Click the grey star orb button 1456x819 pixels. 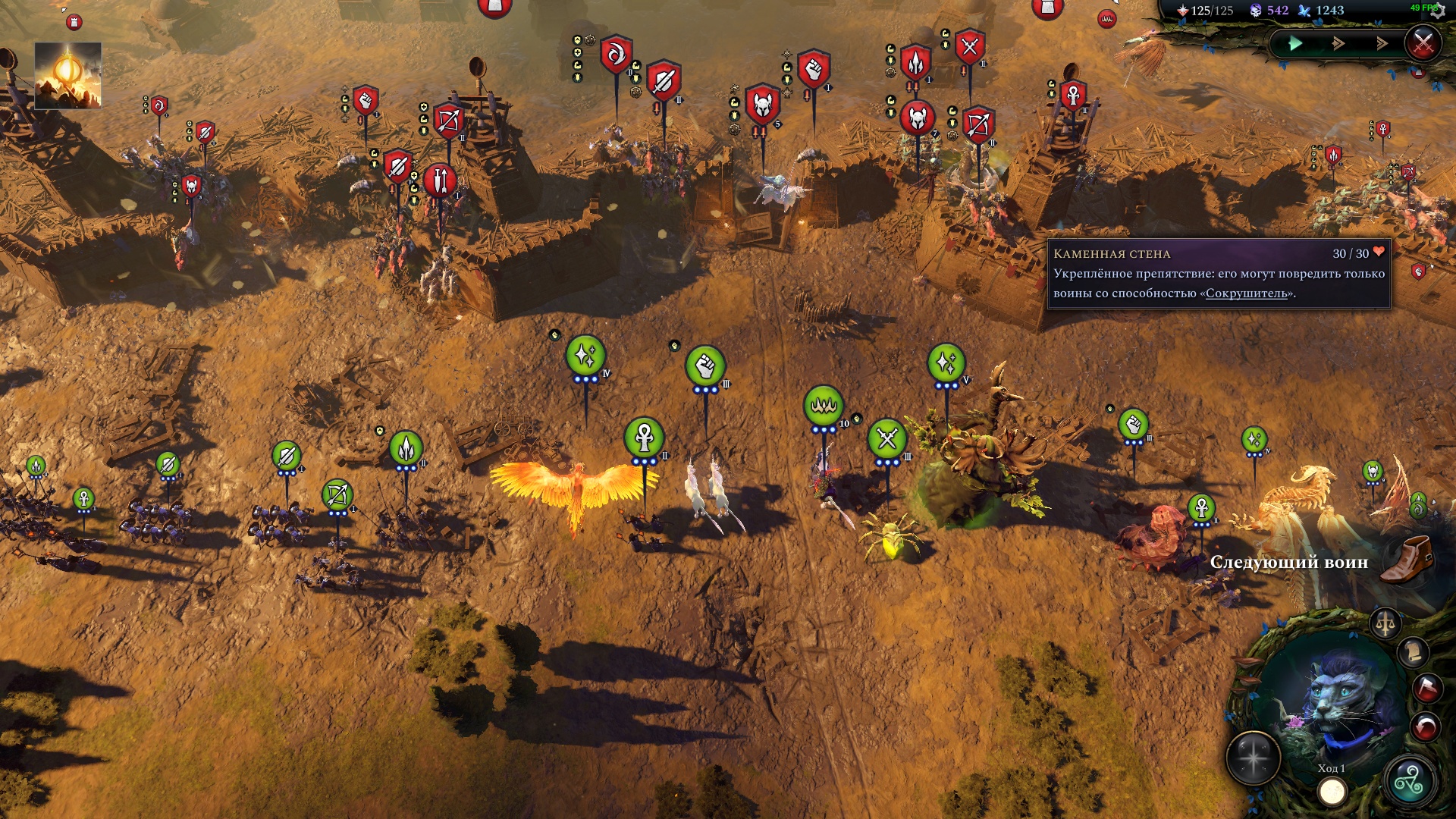1254,758
